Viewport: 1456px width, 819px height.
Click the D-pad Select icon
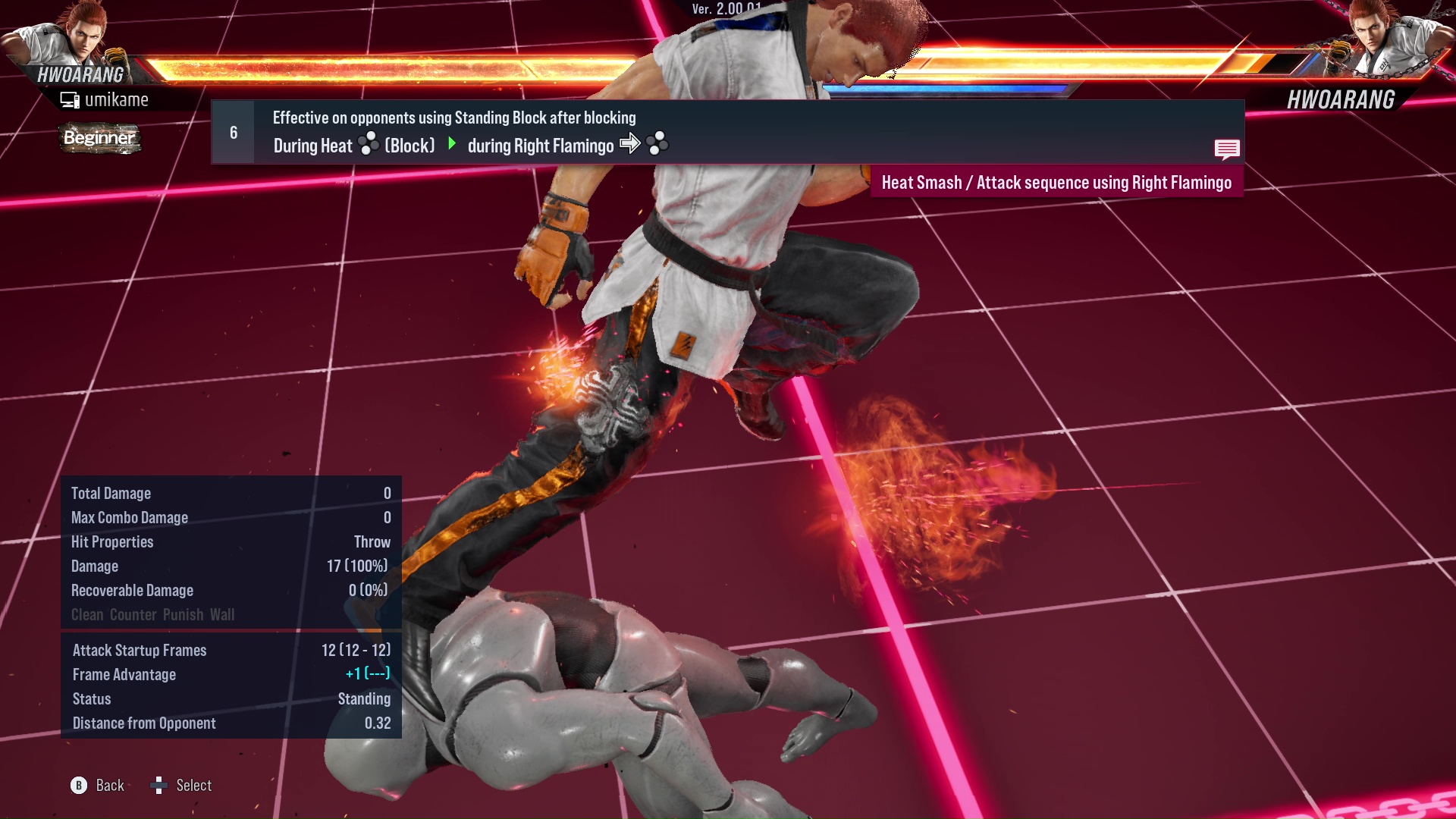[x=159, y=786]
